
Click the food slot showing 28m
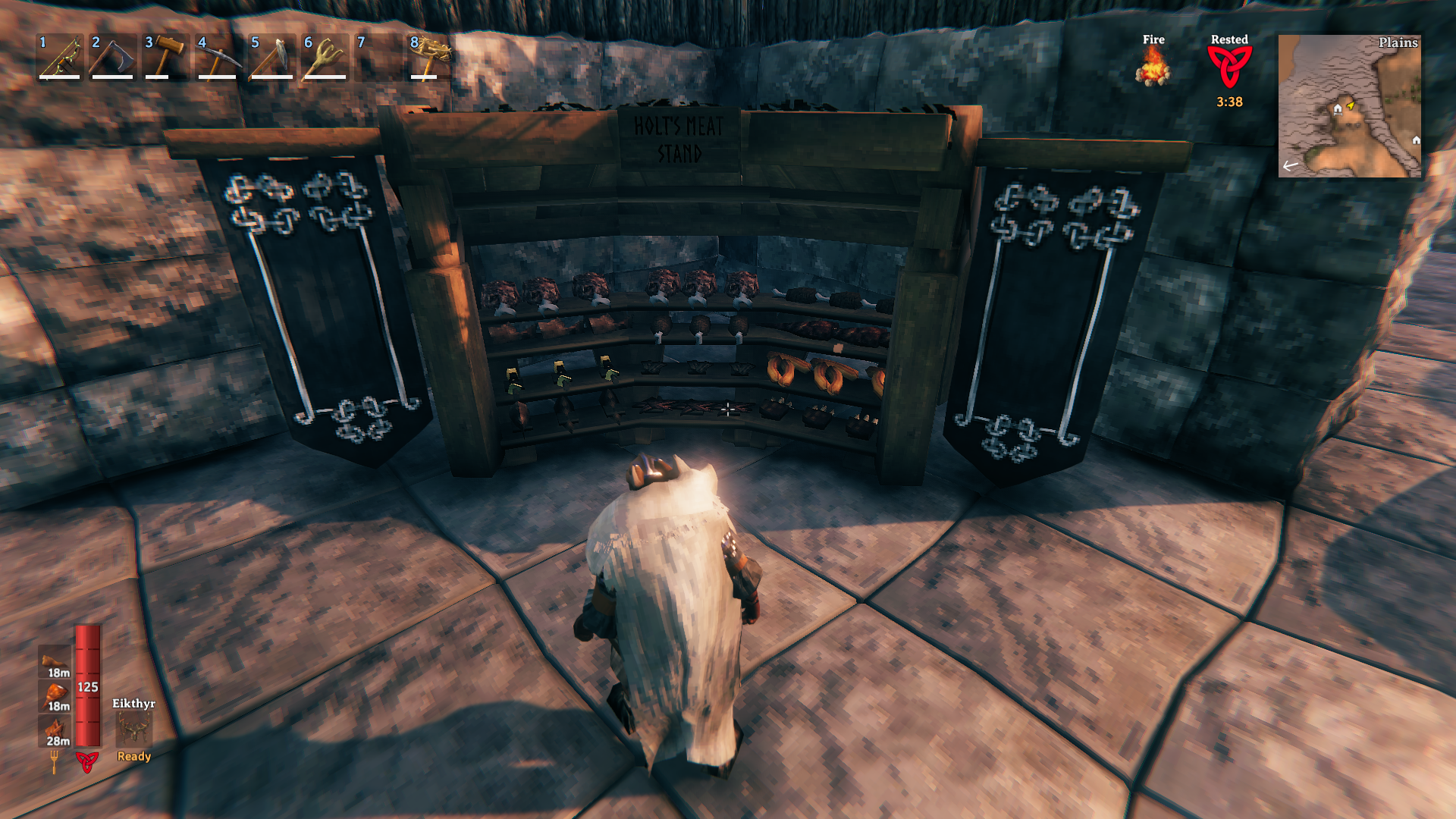(55, 731)
